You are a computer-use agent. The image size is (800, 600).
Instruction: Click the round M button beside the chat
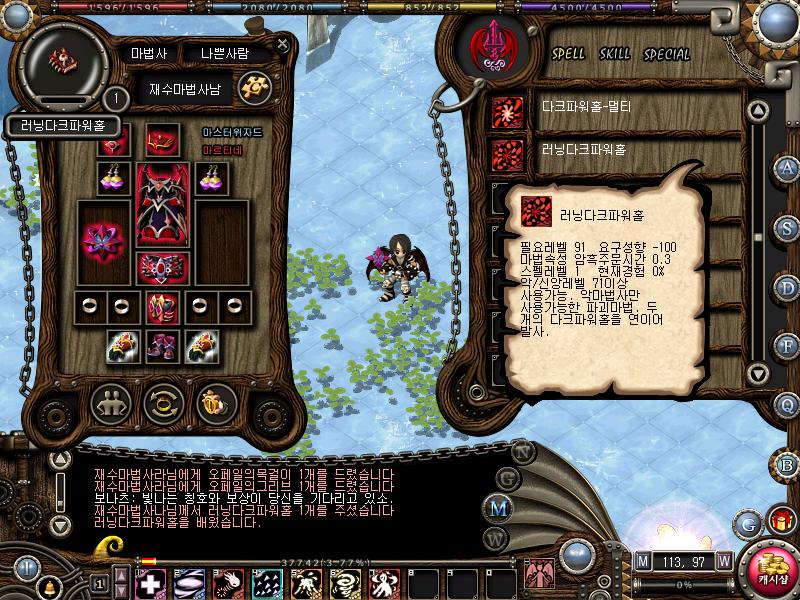click(498, 508)
